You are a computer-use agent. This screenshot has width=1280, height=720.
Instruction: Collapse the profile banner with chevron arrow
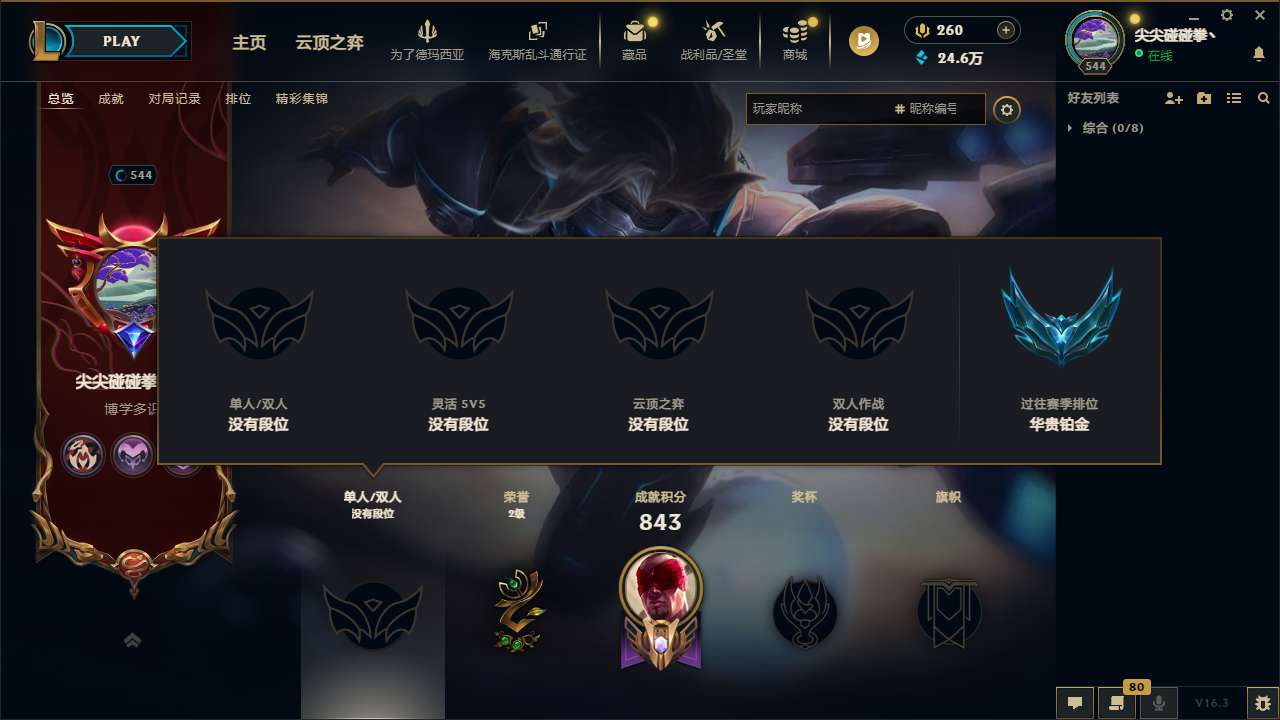(x=132, y=640)
